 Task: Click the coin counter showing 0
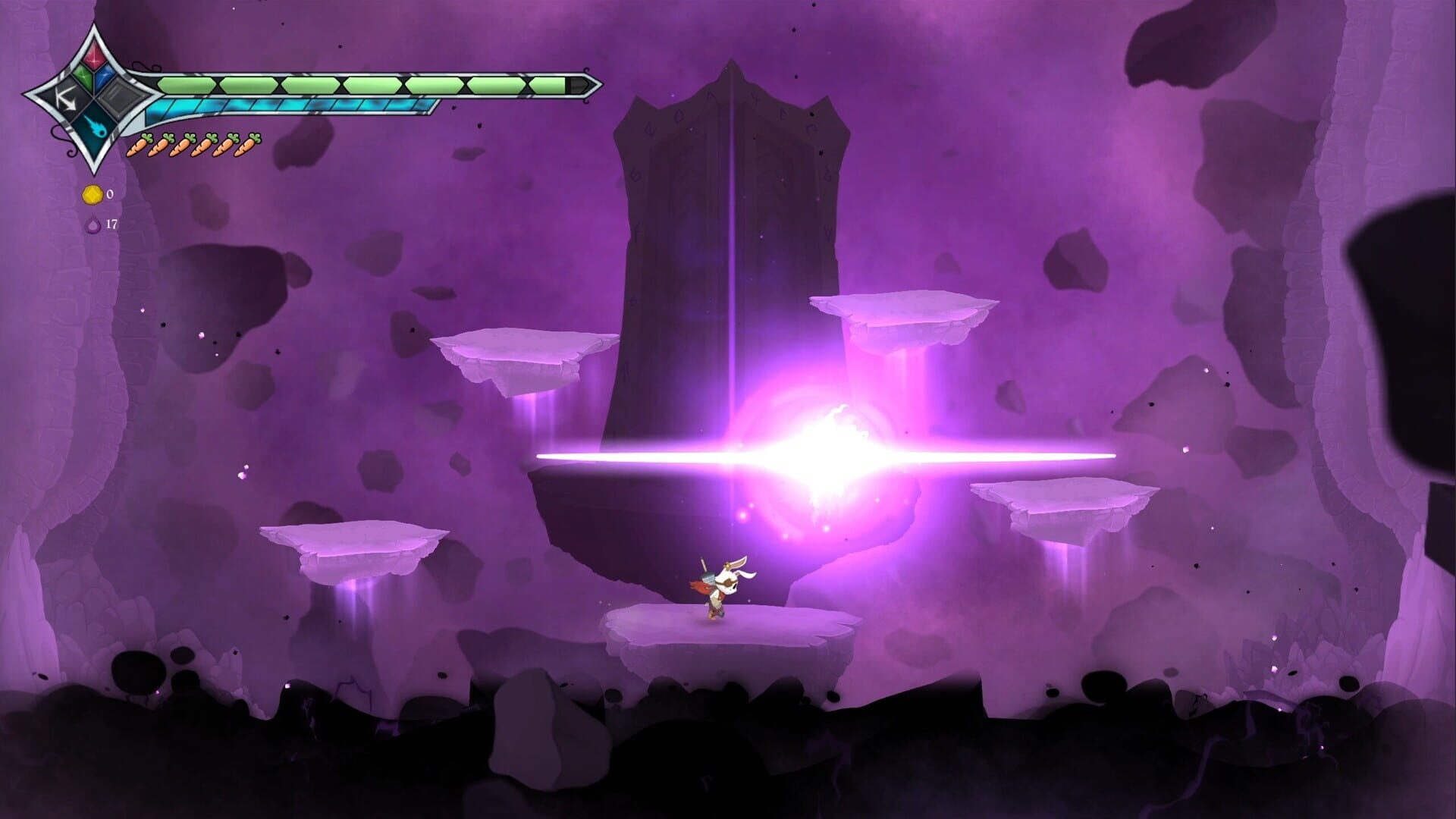click(110, 194)
